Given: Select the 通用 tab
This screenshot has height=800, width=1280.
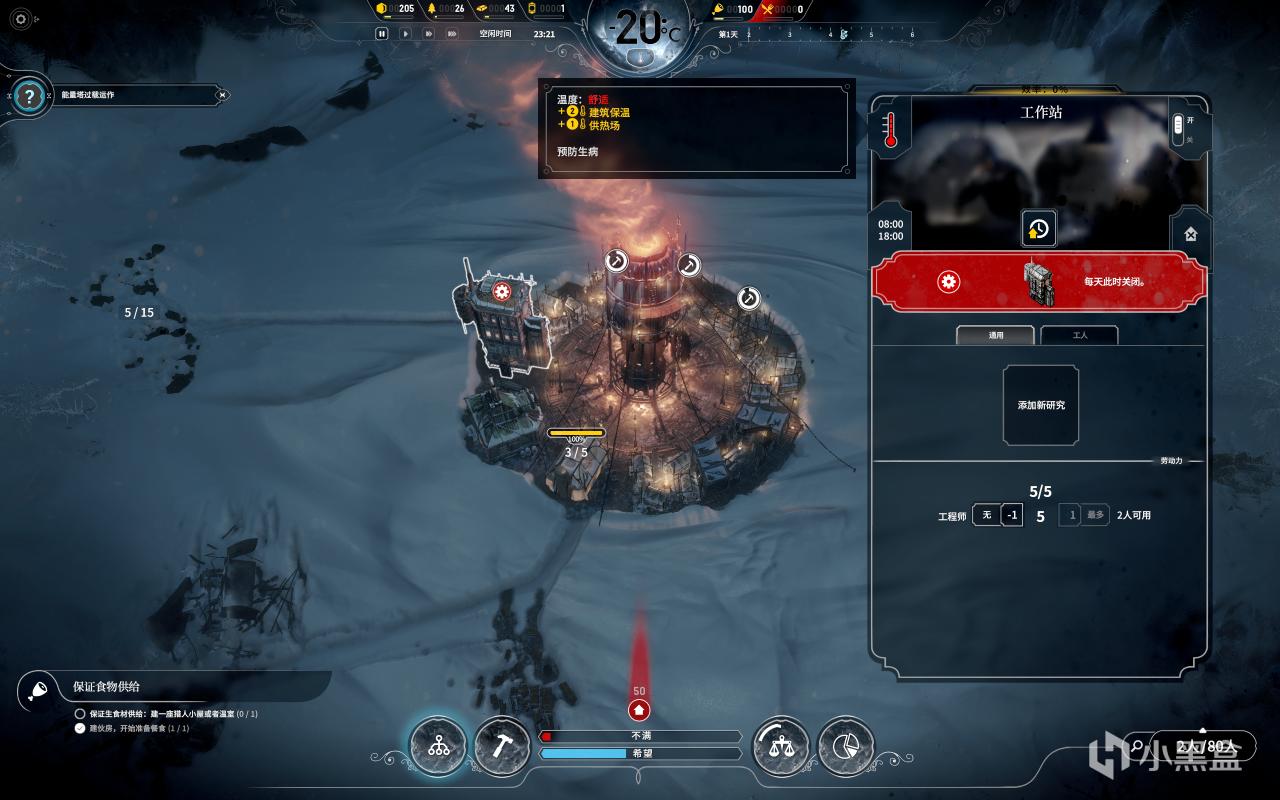Looking at the screenshot, I should pos(995,335).
